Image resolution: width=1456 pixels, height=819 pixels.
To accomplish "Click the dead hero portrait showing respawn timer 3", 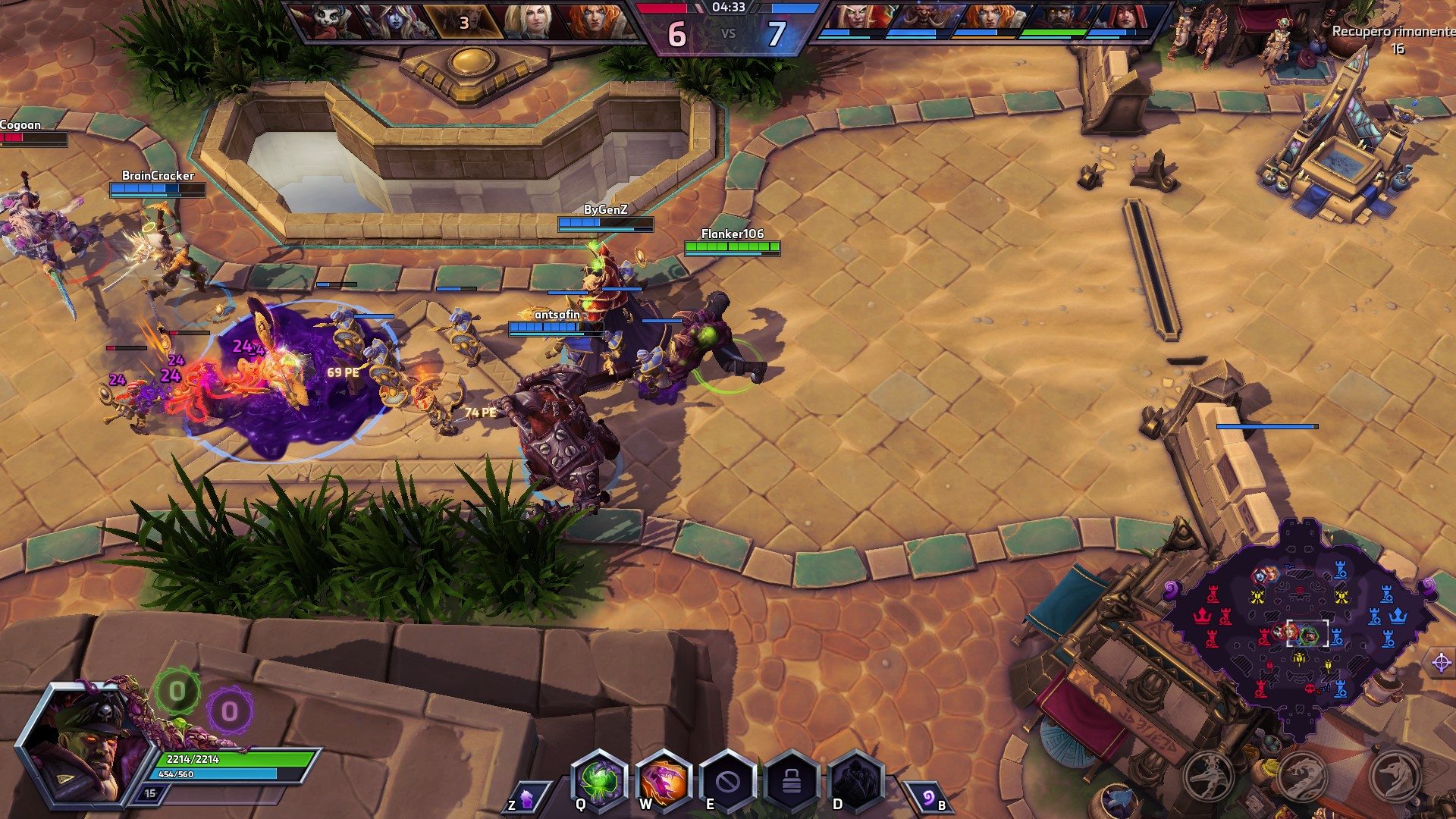I will tap(463, 21).
